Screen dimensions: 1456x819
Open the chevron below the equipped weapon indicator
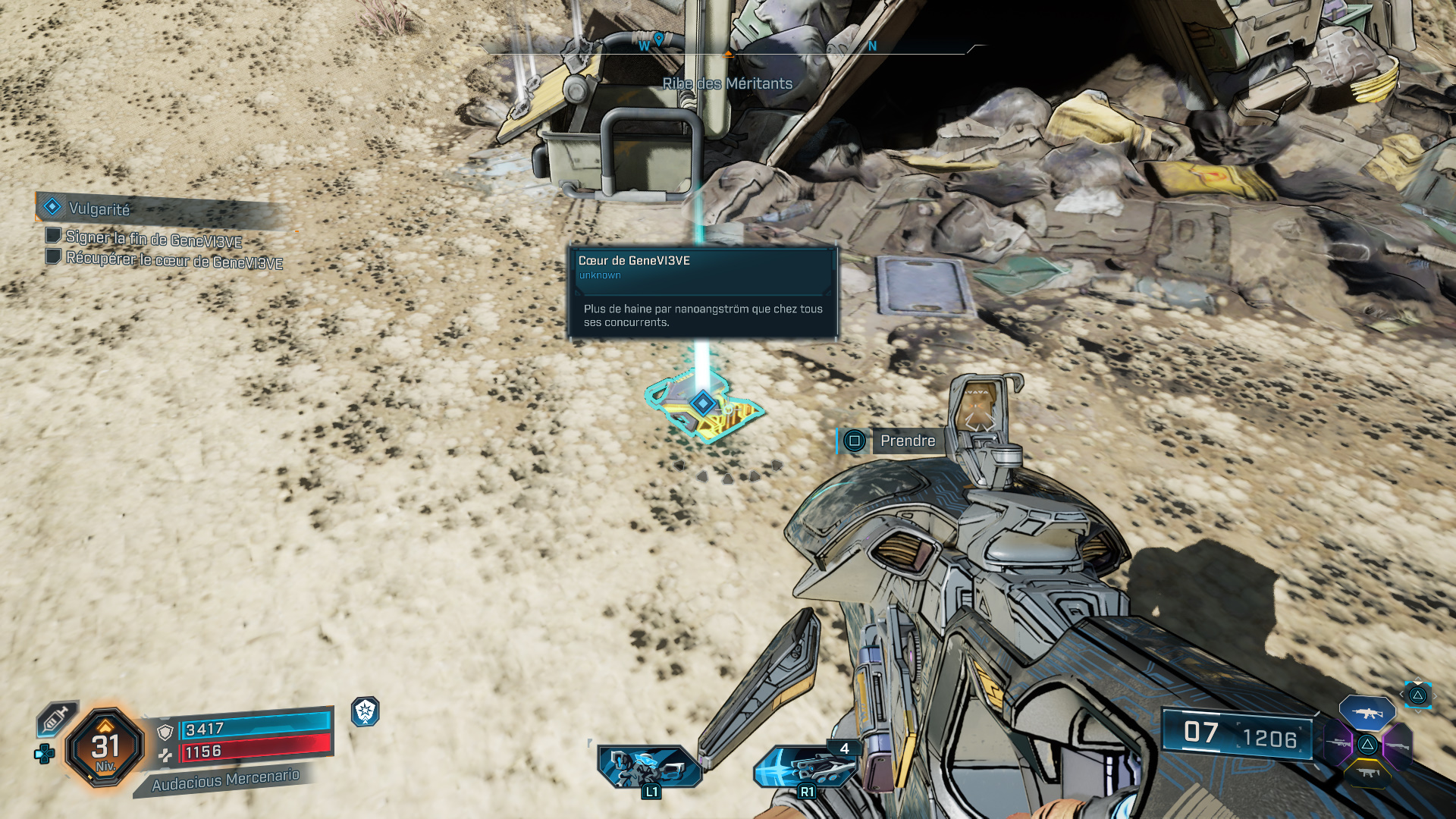(1418, 711)
